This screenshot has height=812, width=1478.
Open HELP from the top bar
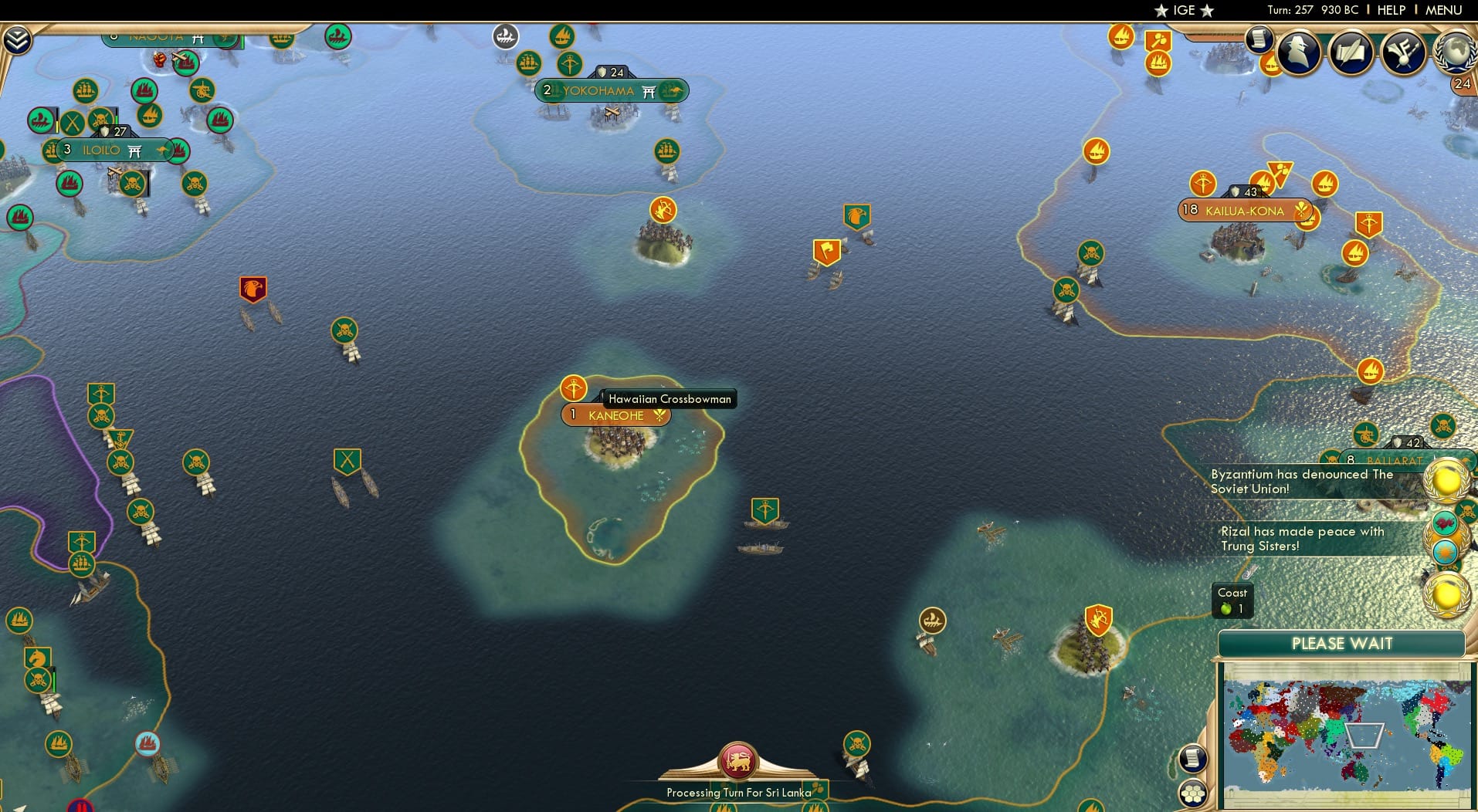click(1389, 10)
